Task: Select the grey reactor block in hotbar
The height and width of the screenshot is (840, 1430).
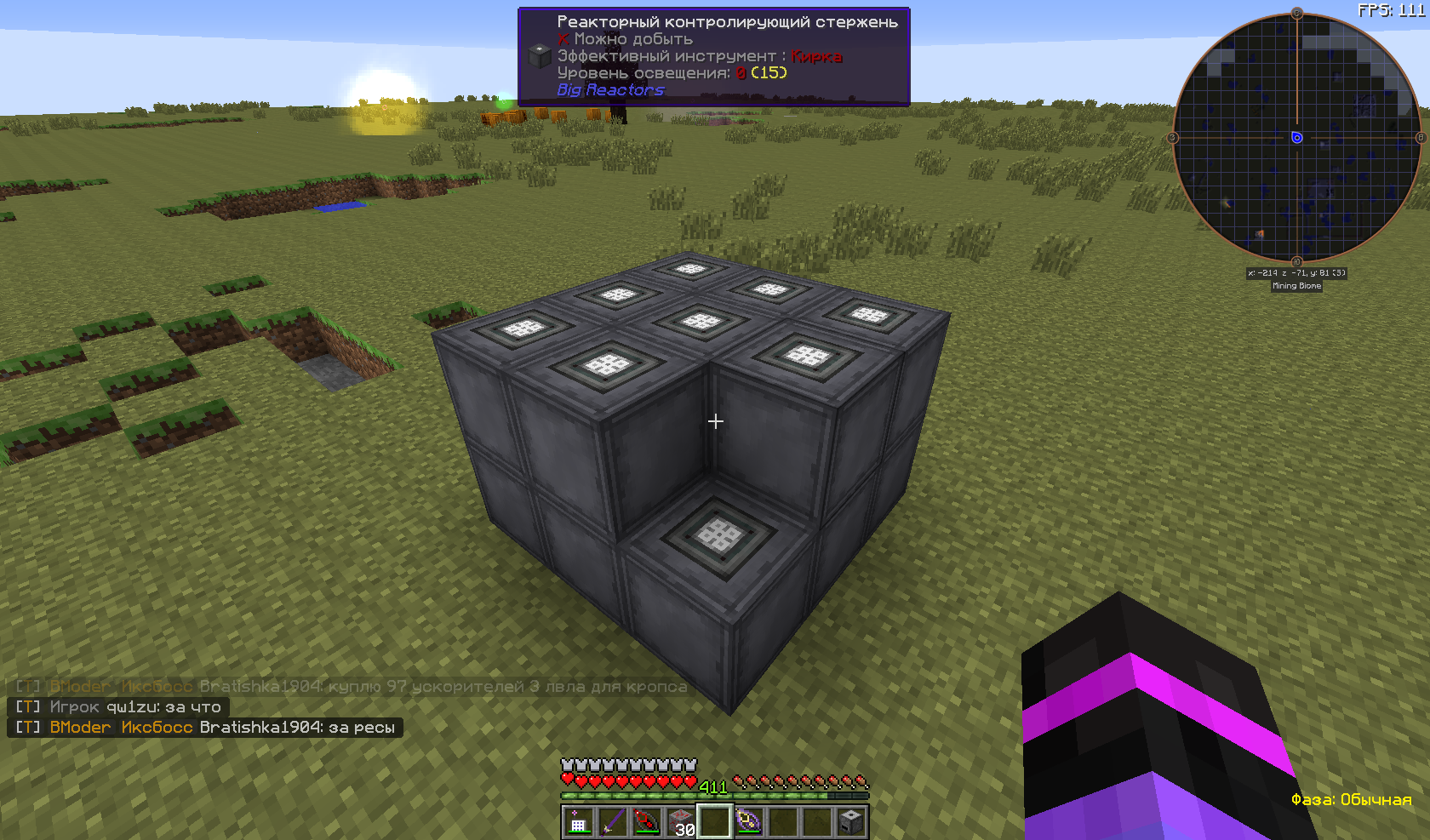Action: [x=850, y=822]
